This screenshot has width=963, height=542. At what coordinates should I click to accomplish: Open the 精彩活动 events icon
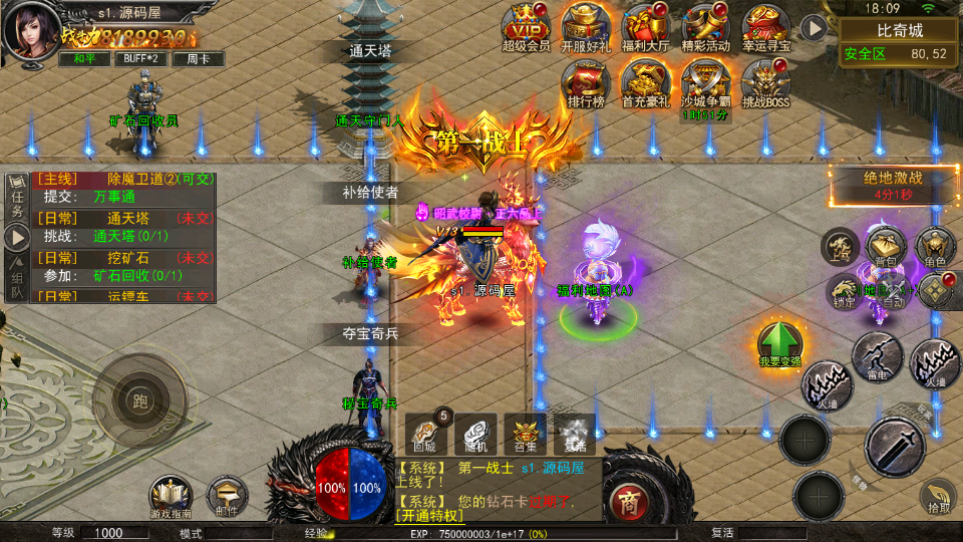point(706,27)
